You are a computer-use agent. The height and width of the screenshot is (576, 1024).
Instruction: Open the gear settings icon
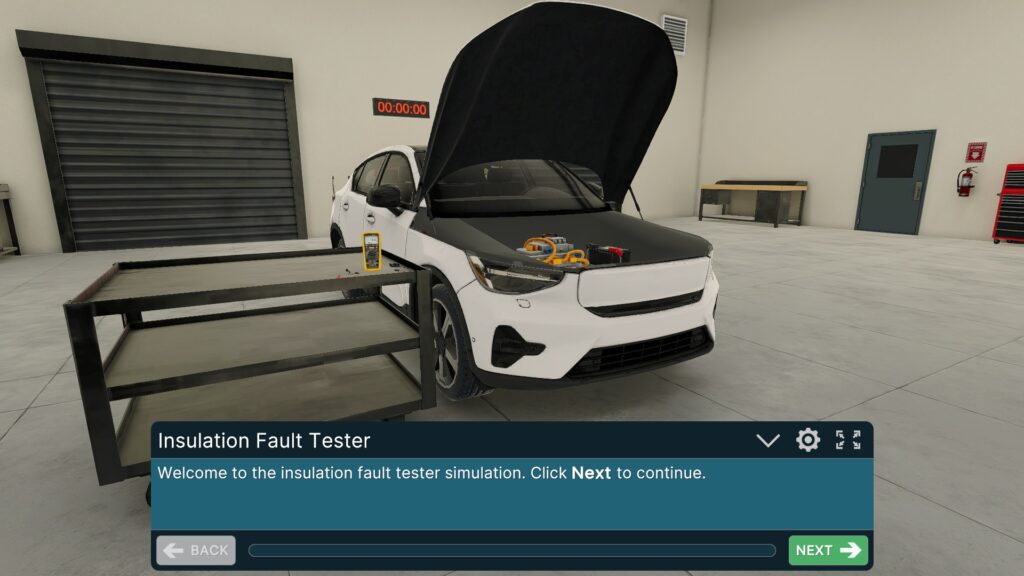pyautogui.click(x=808, y=440)
